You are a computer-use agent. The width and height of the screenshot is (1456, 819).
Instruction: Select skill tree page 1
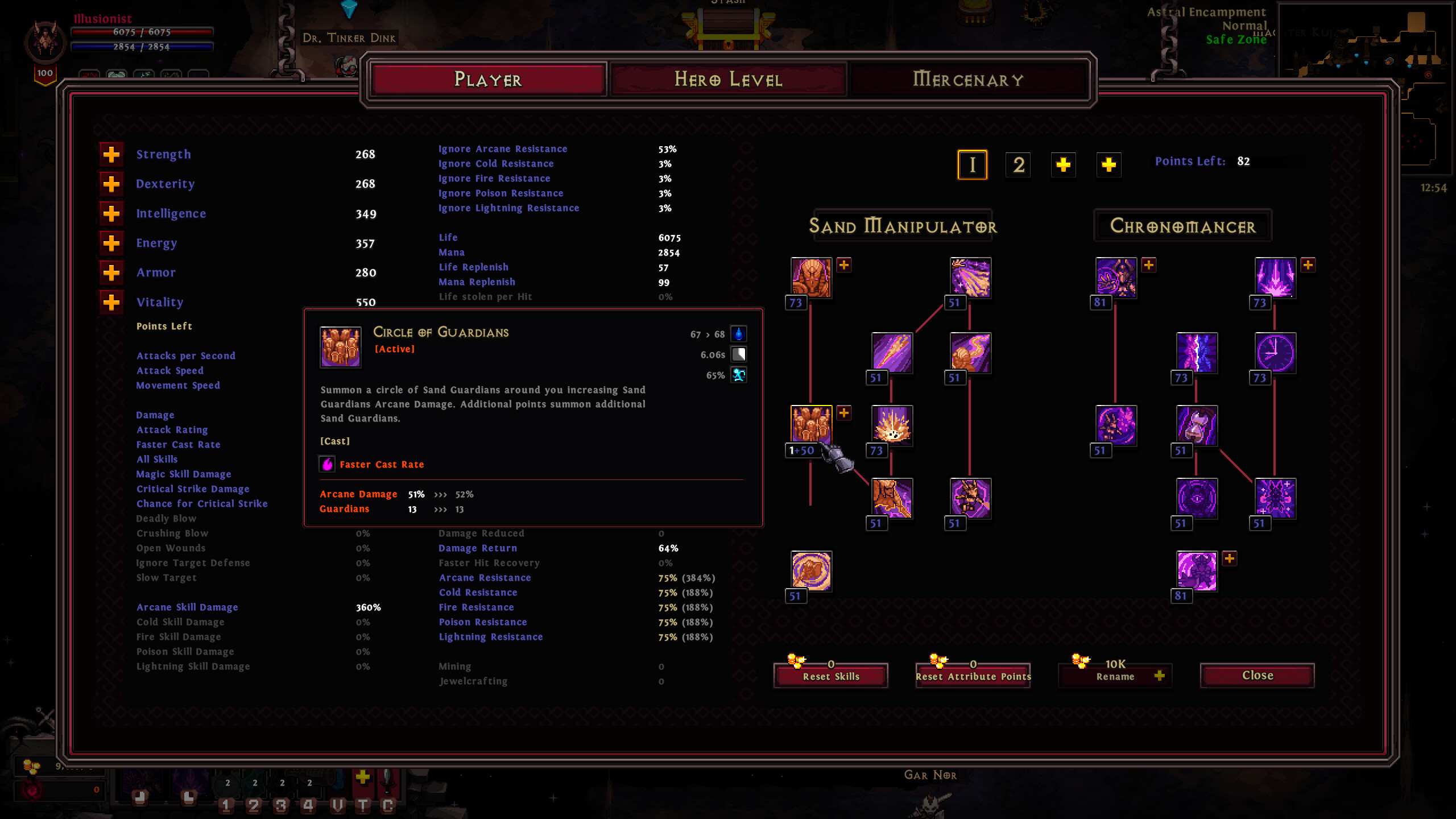pyautogui.click(x=973, y=165)
